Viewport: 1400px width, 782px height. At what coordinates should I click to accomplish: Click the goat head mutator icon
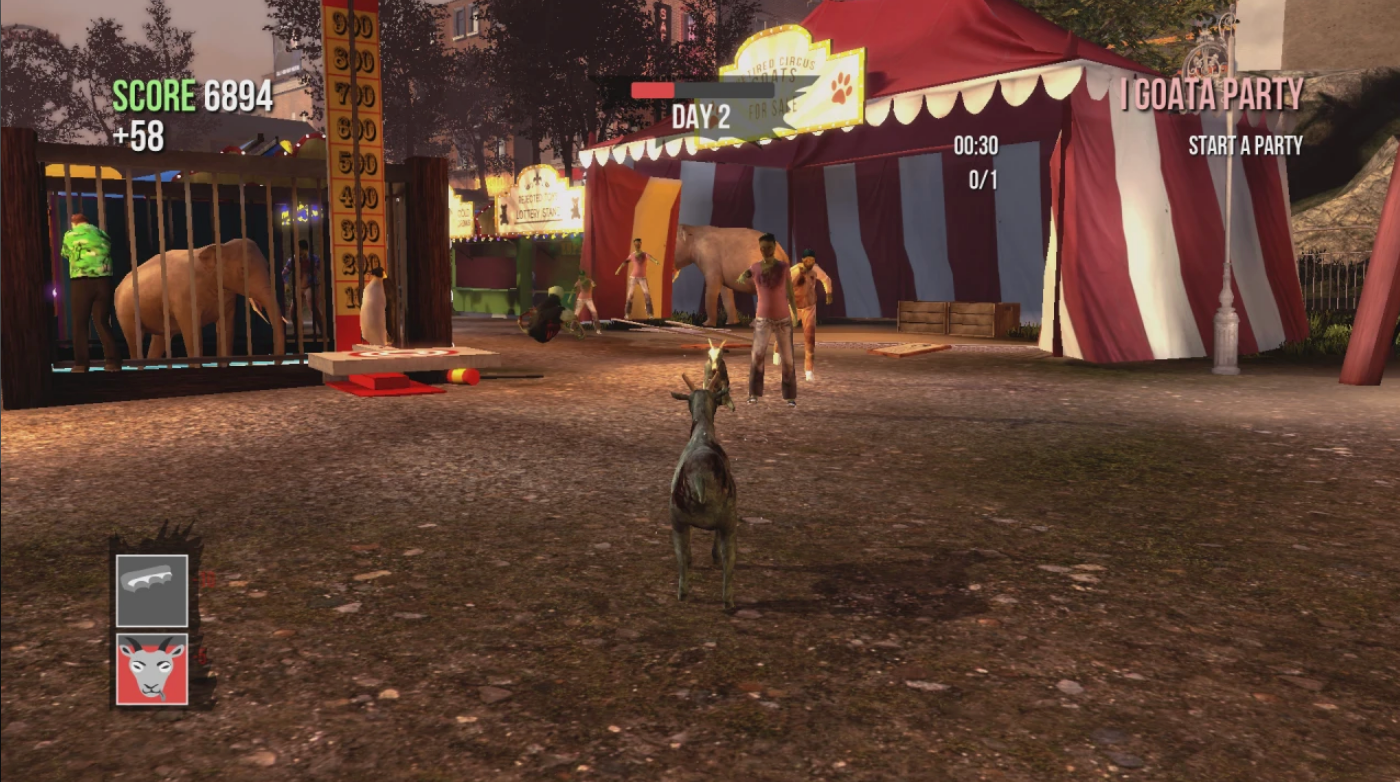pos(151,668)
